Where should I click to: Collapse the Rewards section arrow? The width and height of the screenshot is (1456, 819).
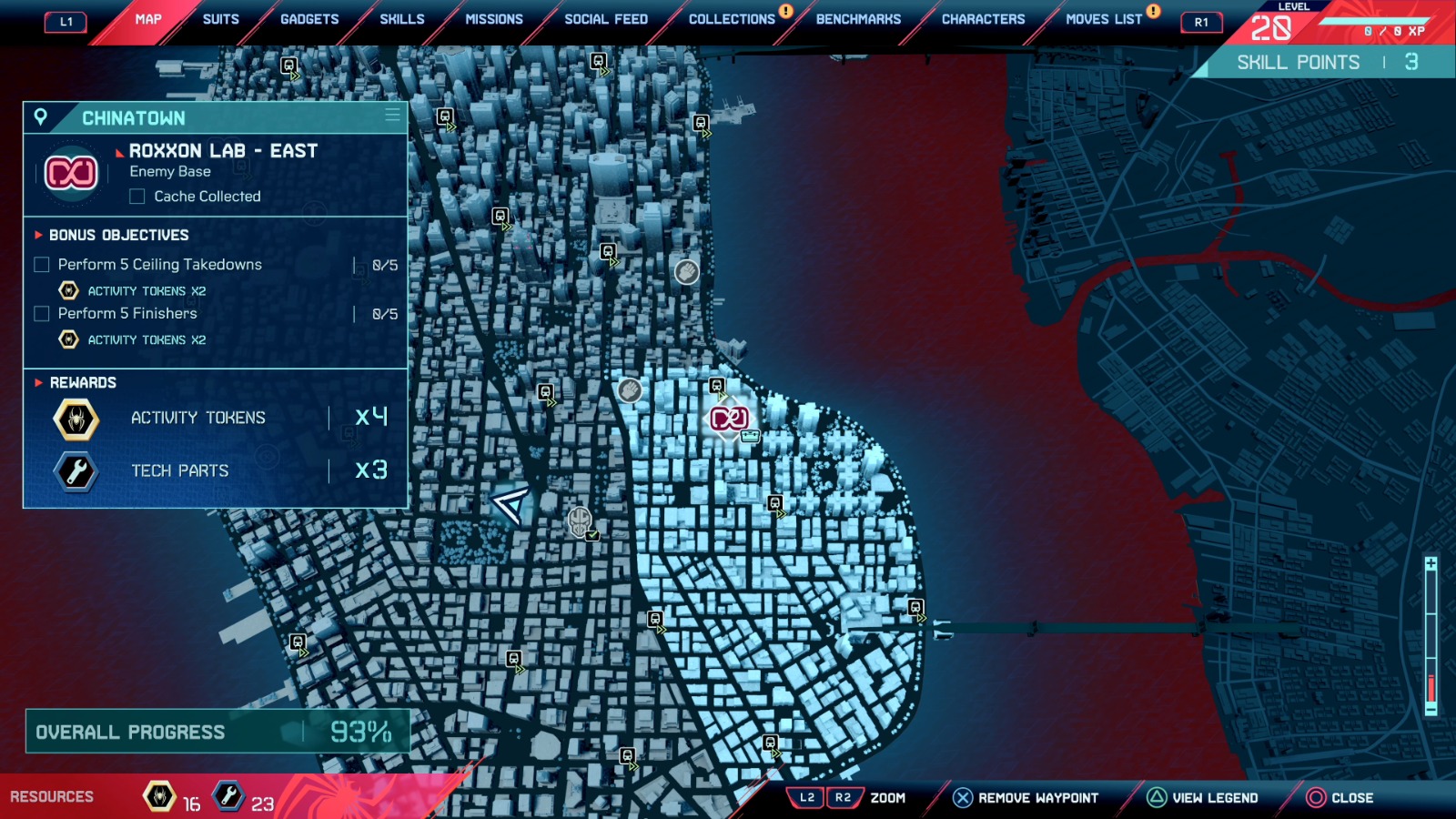[x=37, y=383]
